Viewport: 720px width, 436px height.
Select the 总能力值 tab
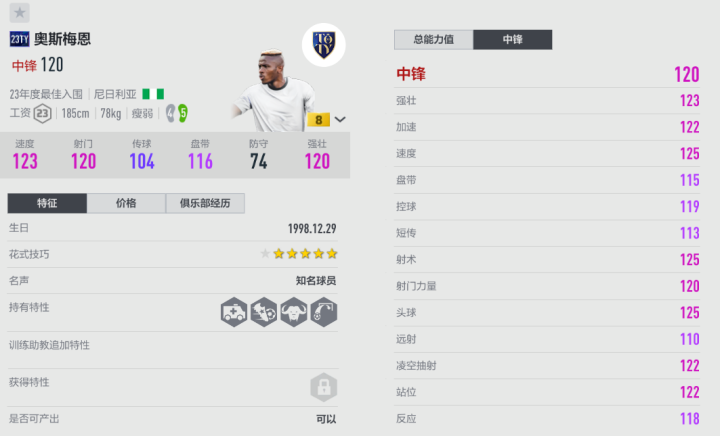(x=434, y=40)
